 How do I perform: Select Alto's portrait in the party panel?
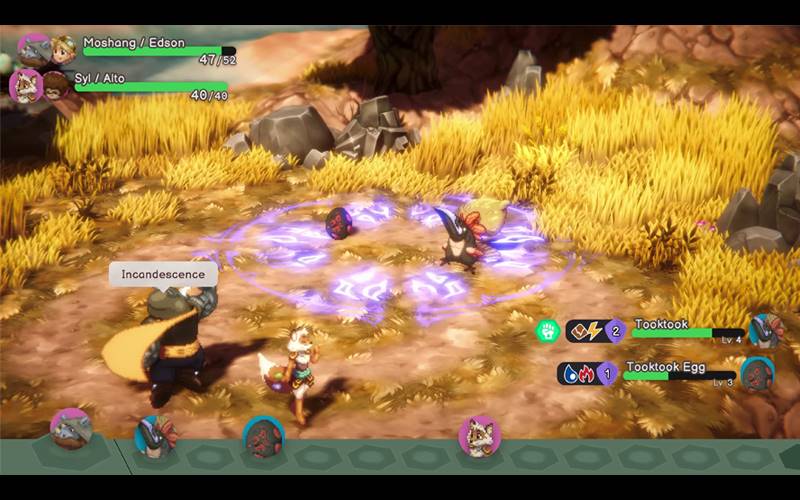pos(54,85)
